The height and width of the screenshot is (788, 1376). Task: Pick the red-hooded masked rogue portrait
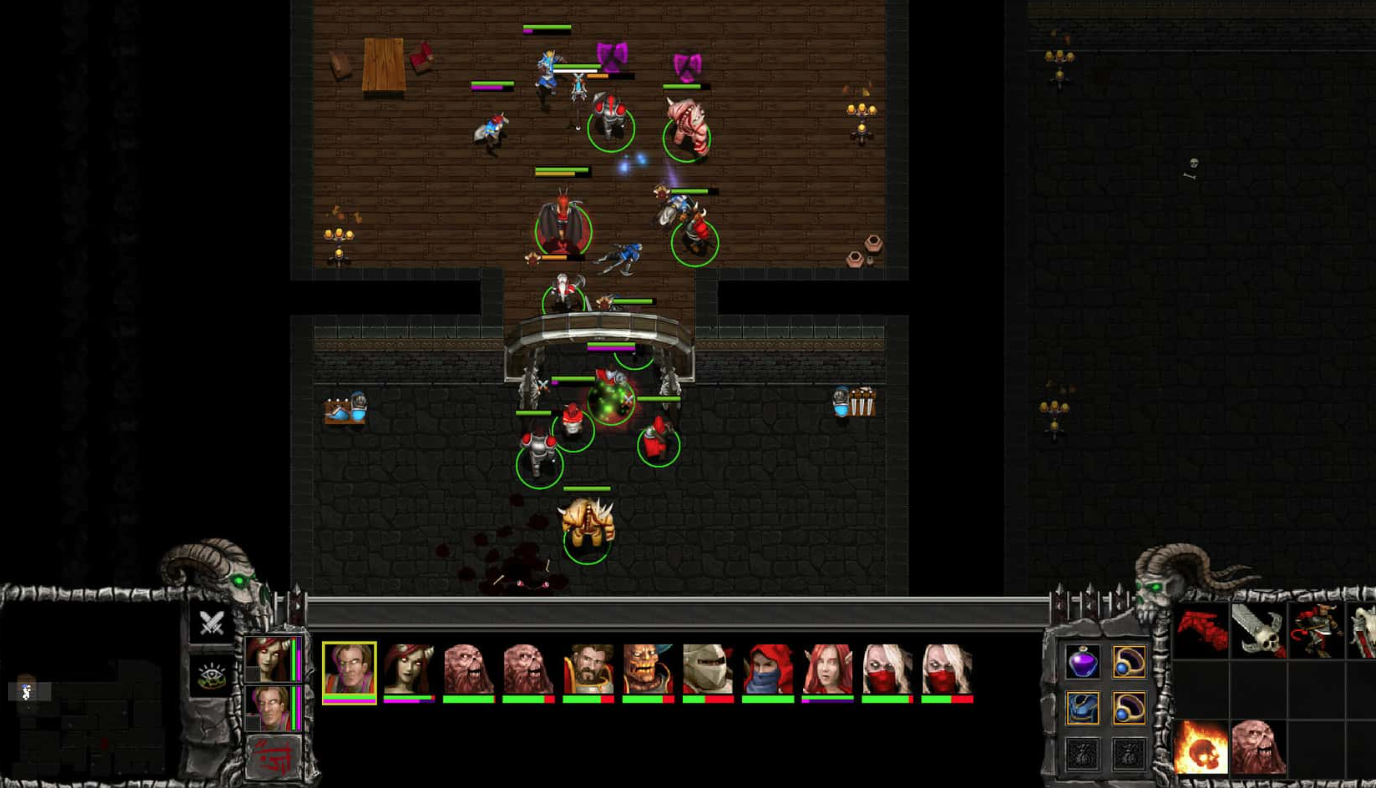coord(767,670)
